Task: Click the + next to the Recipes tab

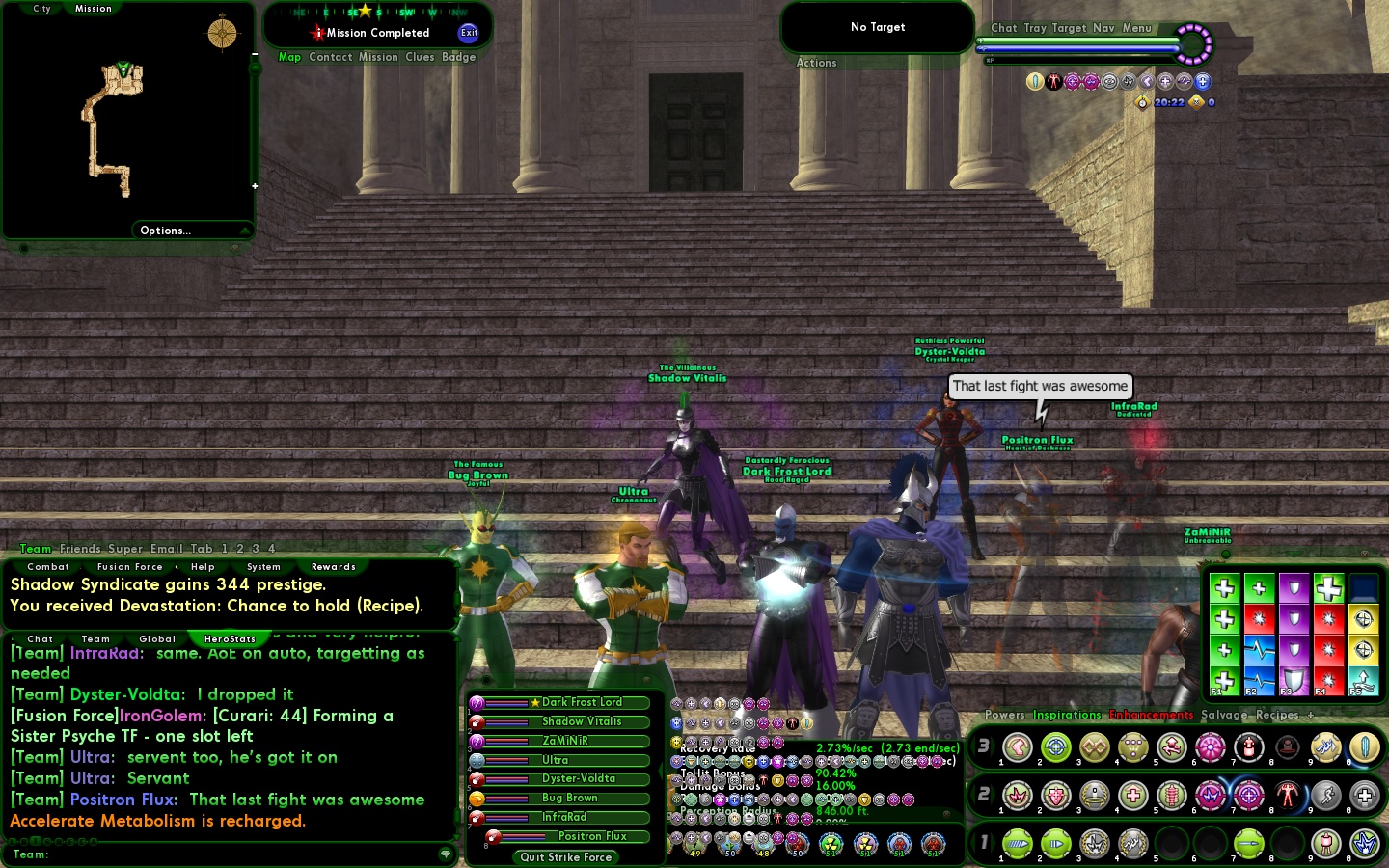Action: (x=1309, y=716)
